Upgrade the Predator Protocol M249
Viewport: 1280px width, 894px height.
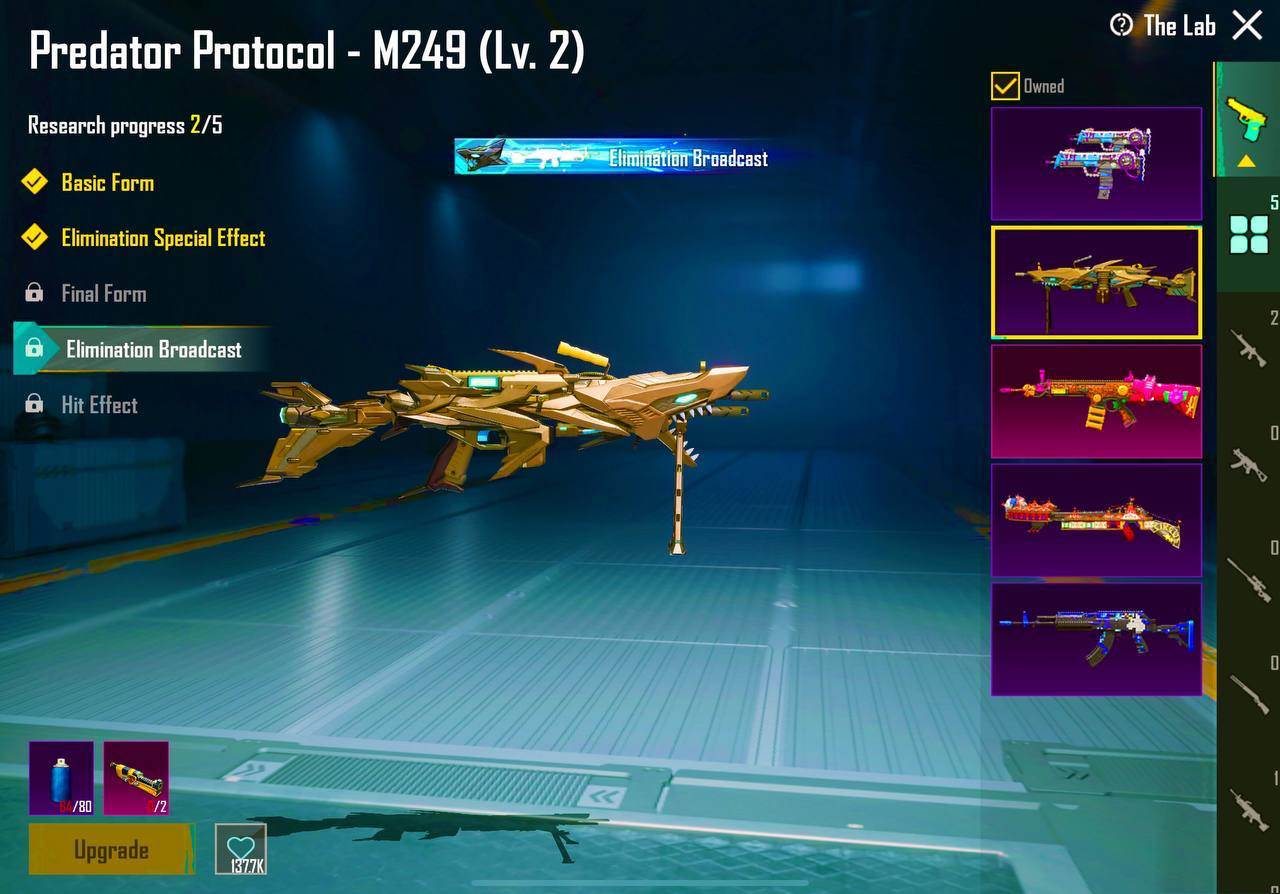(111, 850)
